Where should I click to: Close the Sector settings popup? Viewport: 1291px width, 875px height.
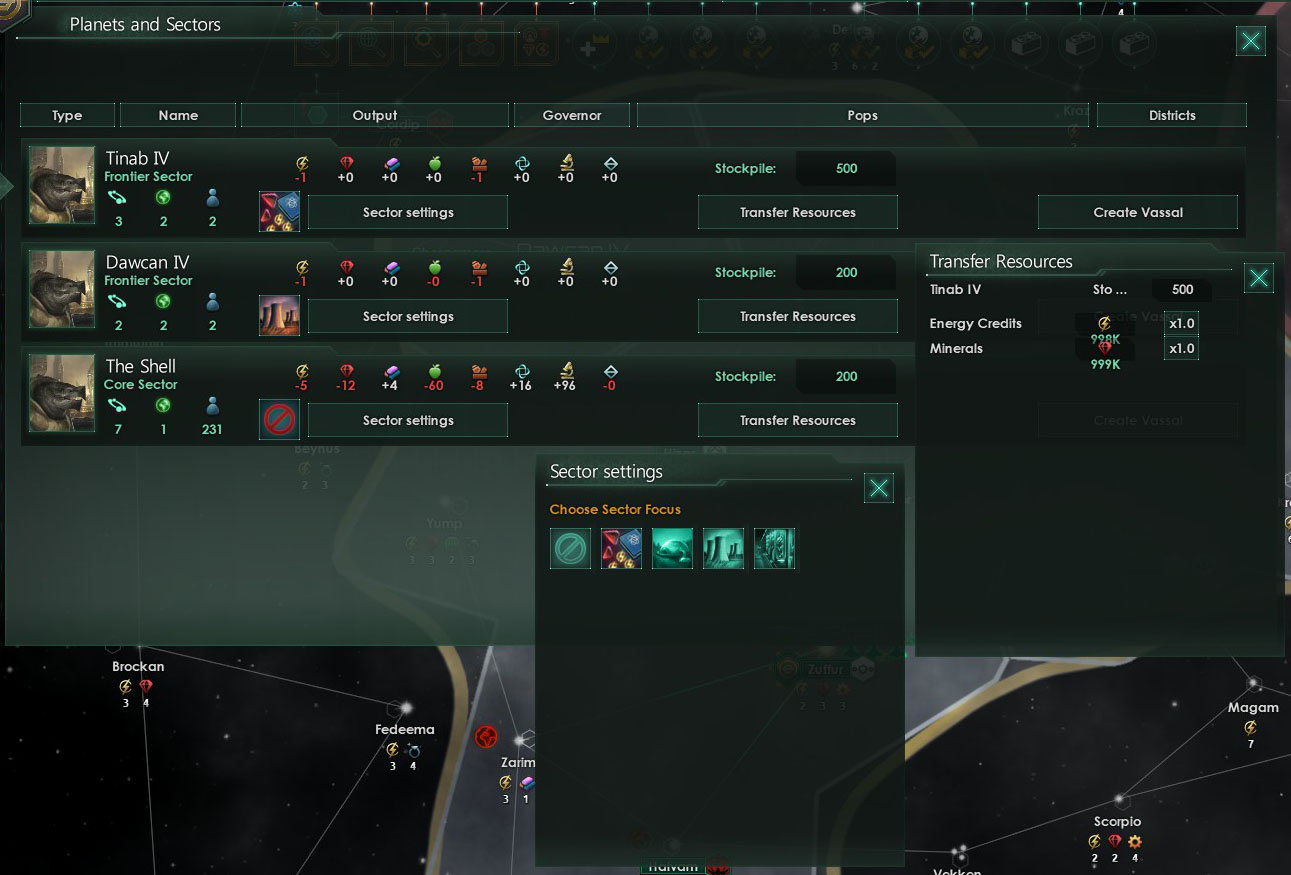[878, 488]
